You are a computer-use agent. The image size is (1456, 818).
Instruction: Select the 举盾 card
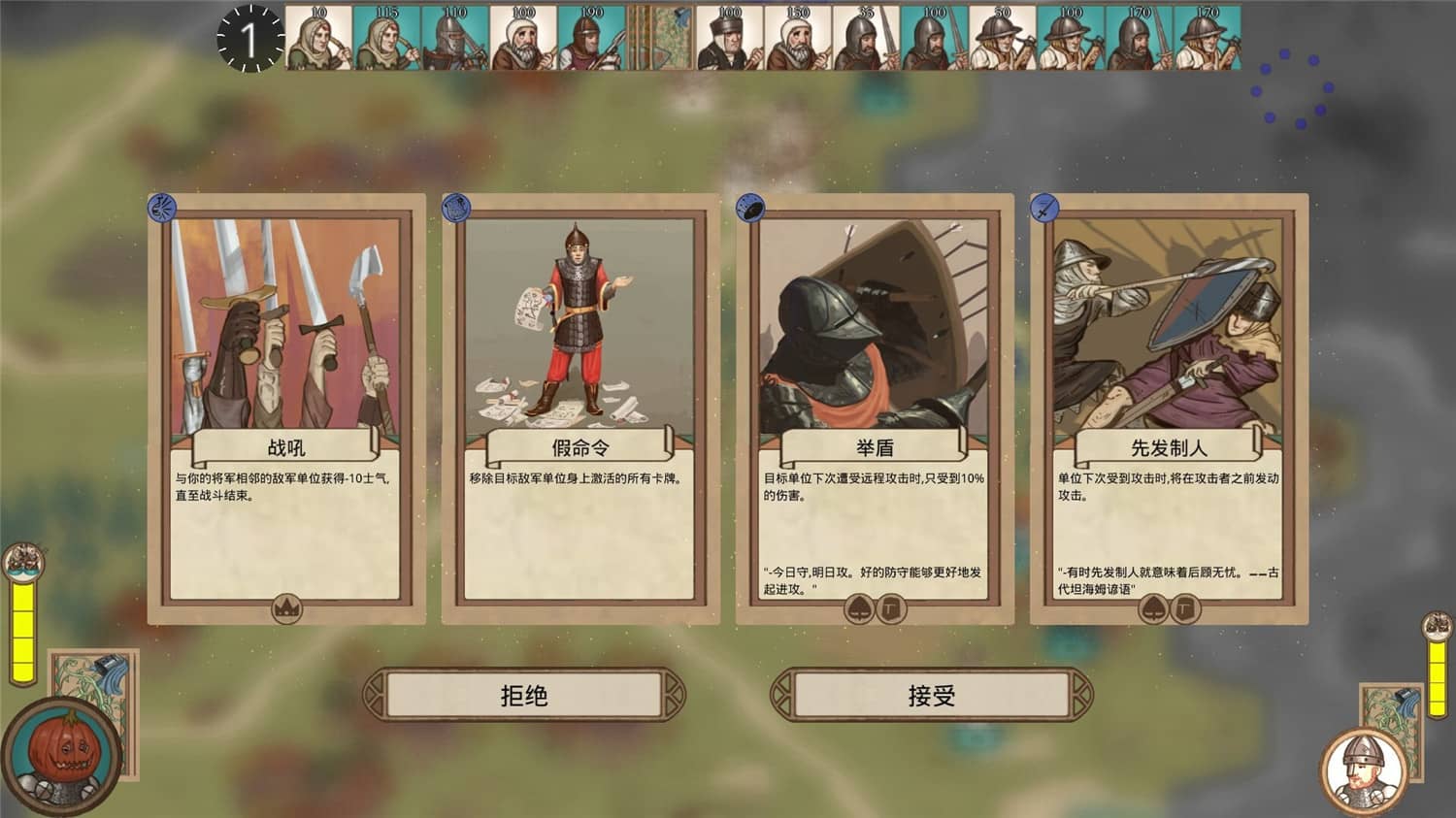click(872, 408)
